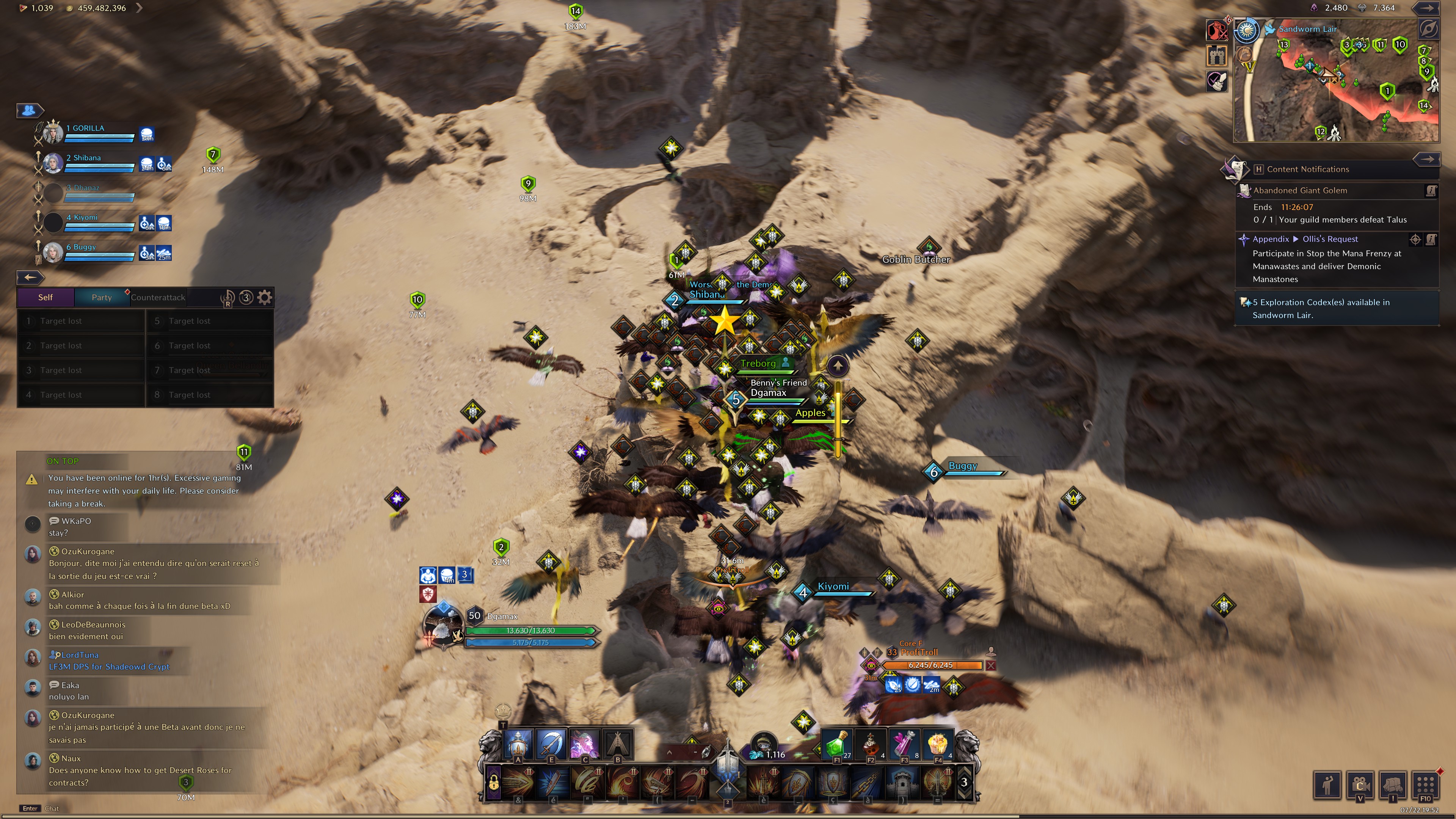
Task: Toggle the party list icon button
Action: pyautogui.click(x=29, y=110)
